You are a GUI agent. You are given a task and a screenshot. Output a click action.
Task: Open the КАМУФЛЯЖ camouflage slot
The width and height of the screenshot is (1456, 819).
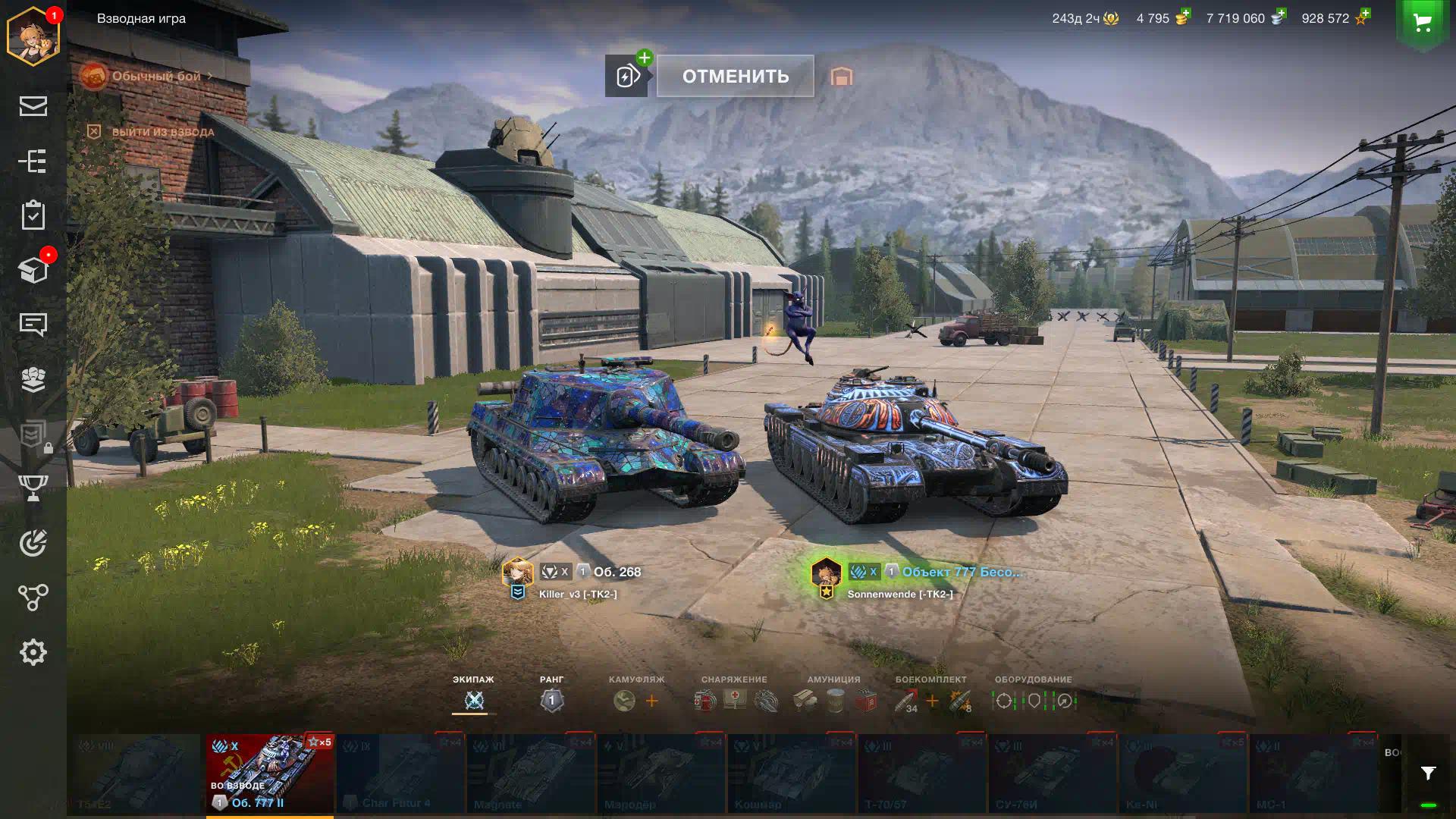coord(625,701)
